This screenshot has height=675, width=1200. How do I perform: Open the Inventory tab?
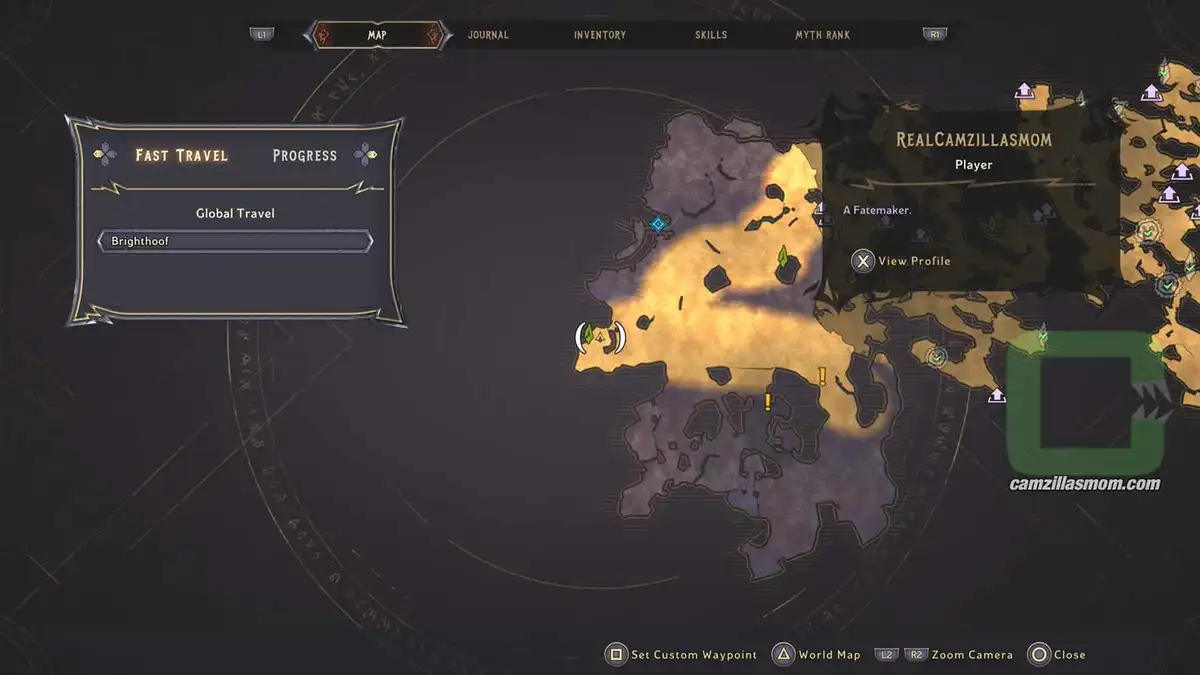pos(600,35)
